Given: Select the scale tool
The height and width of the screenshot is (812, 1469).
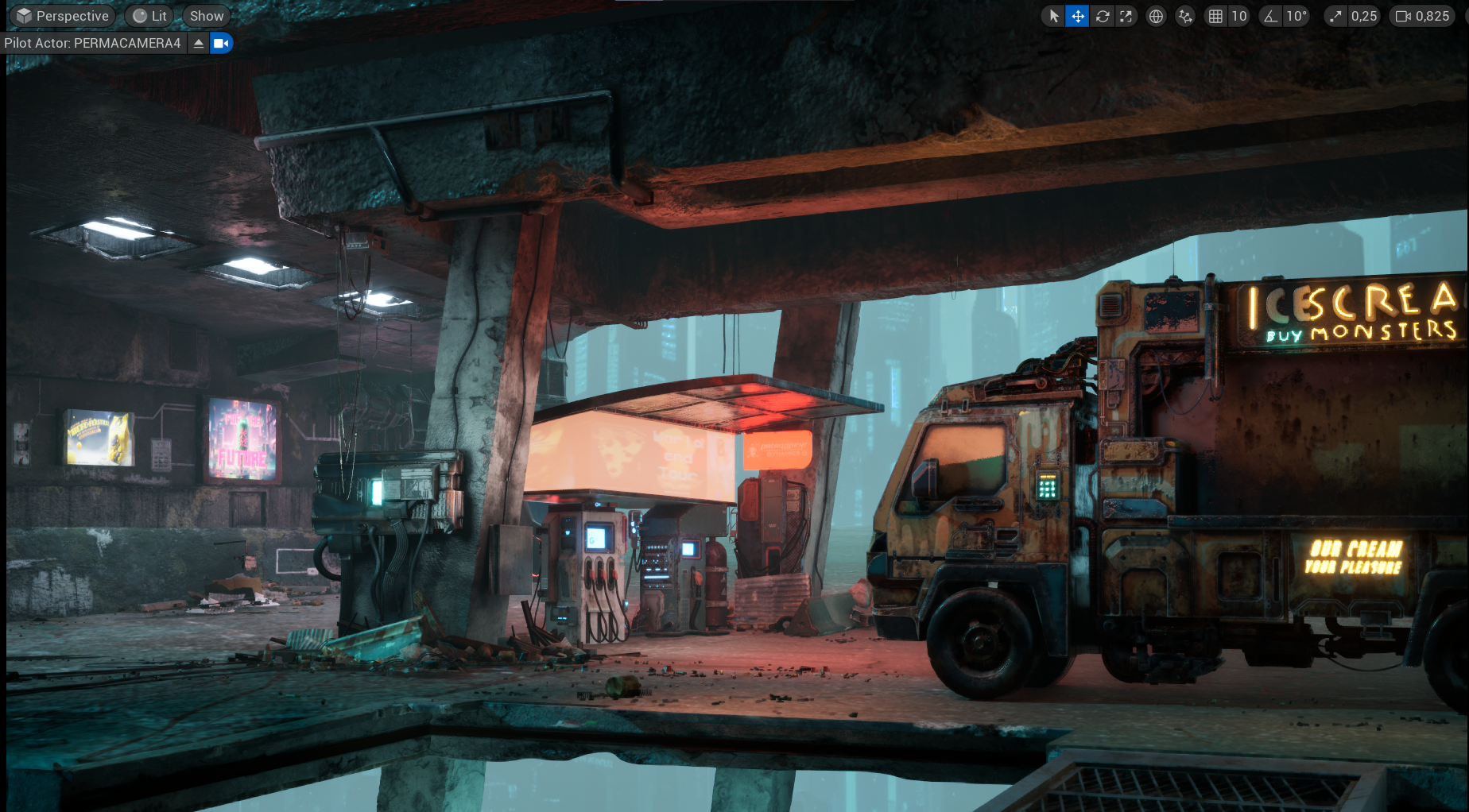Looking at the screenshot, I should (1126, 16).
